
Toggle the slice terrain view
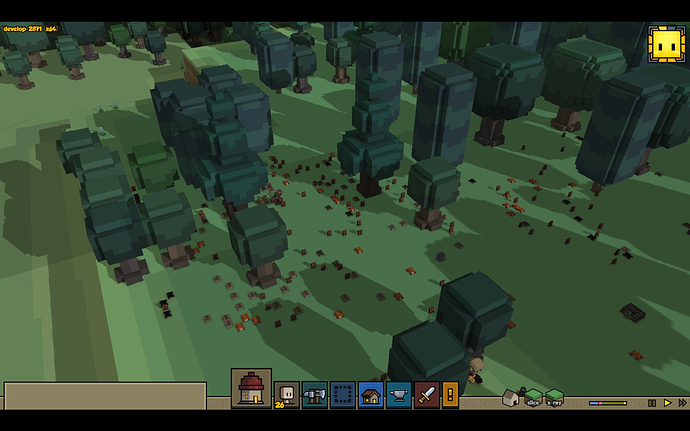[533, 398]
